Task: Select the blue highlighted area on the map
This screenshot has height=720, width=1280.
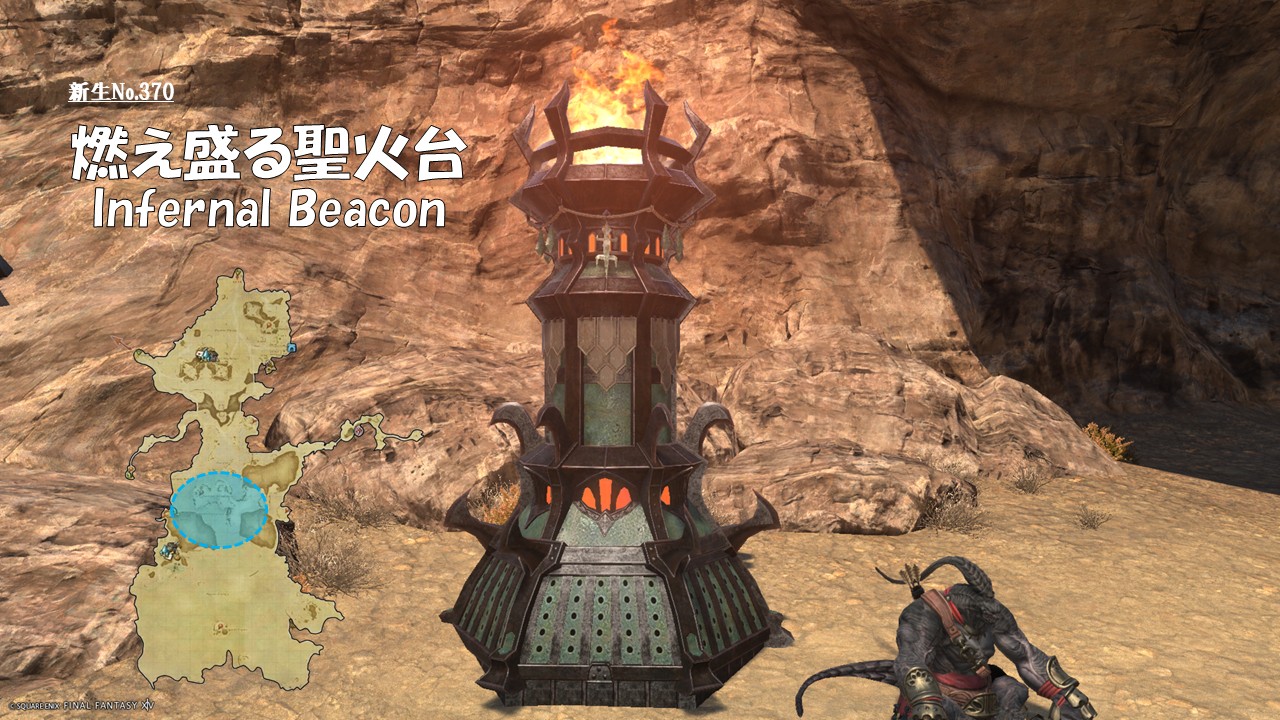Action: click(x=218, y=510)
